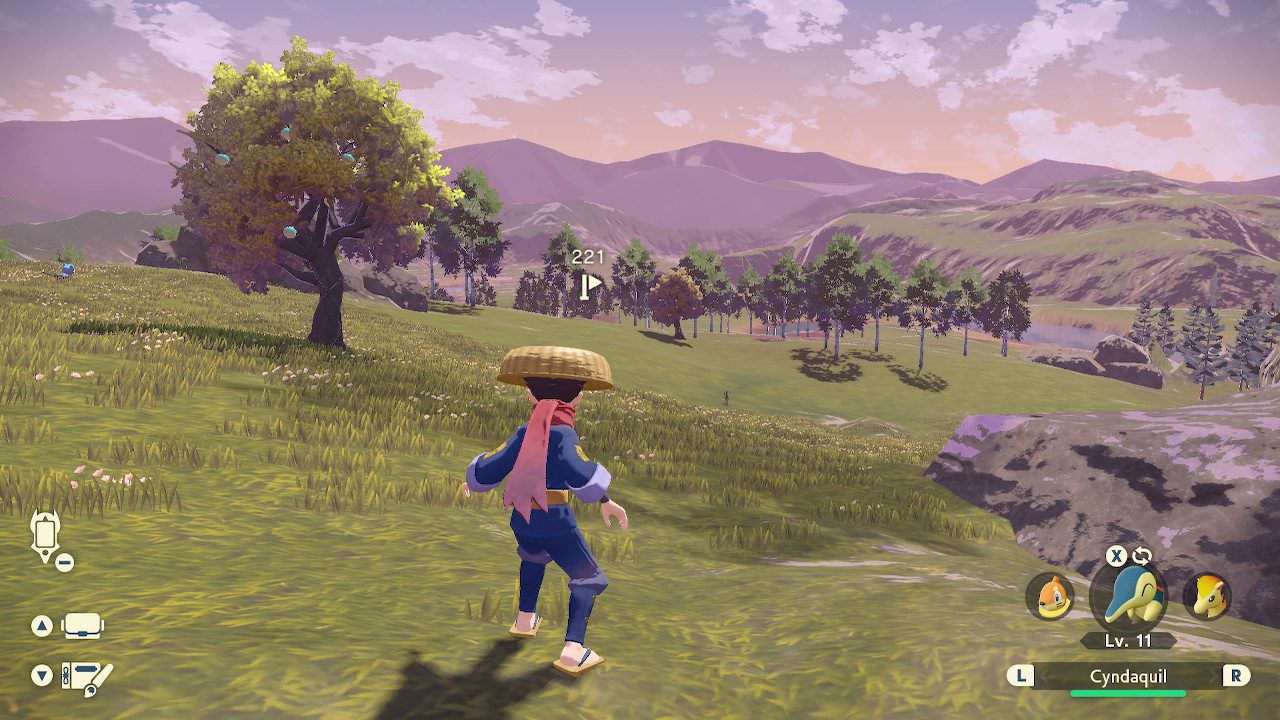The image size is (1280, 720).
Task: Open the satchel bag icon
Action: [82, 626]
